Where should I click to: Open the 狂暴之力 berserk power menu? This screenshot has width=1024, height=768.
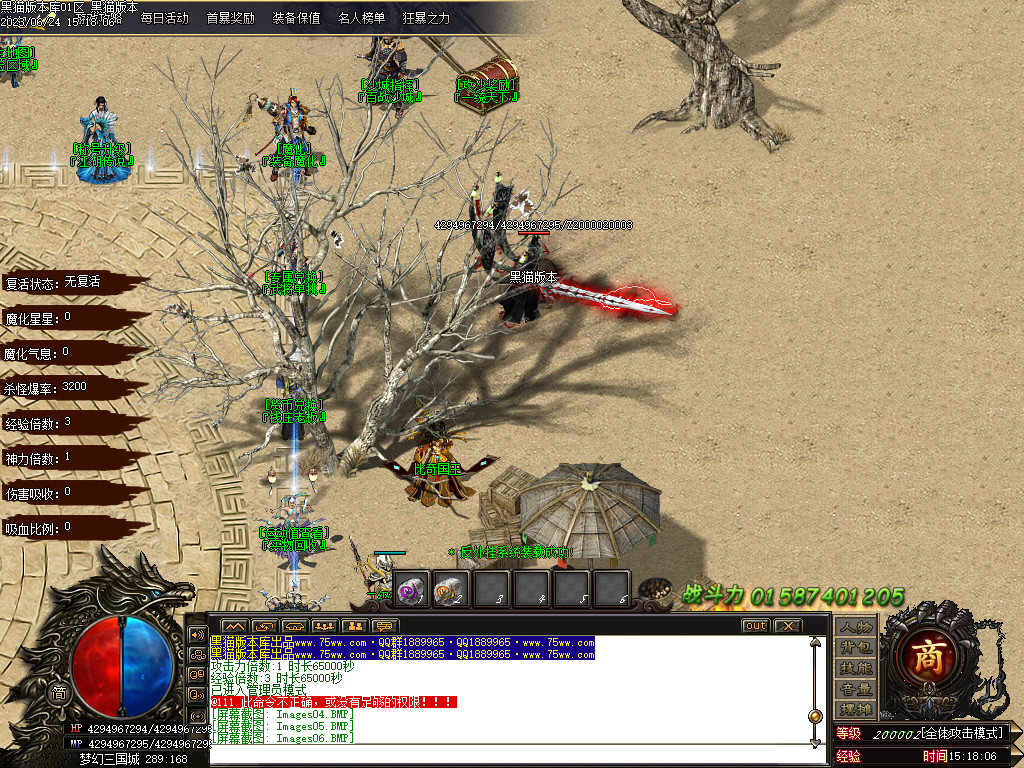click(x=426, y=18)
